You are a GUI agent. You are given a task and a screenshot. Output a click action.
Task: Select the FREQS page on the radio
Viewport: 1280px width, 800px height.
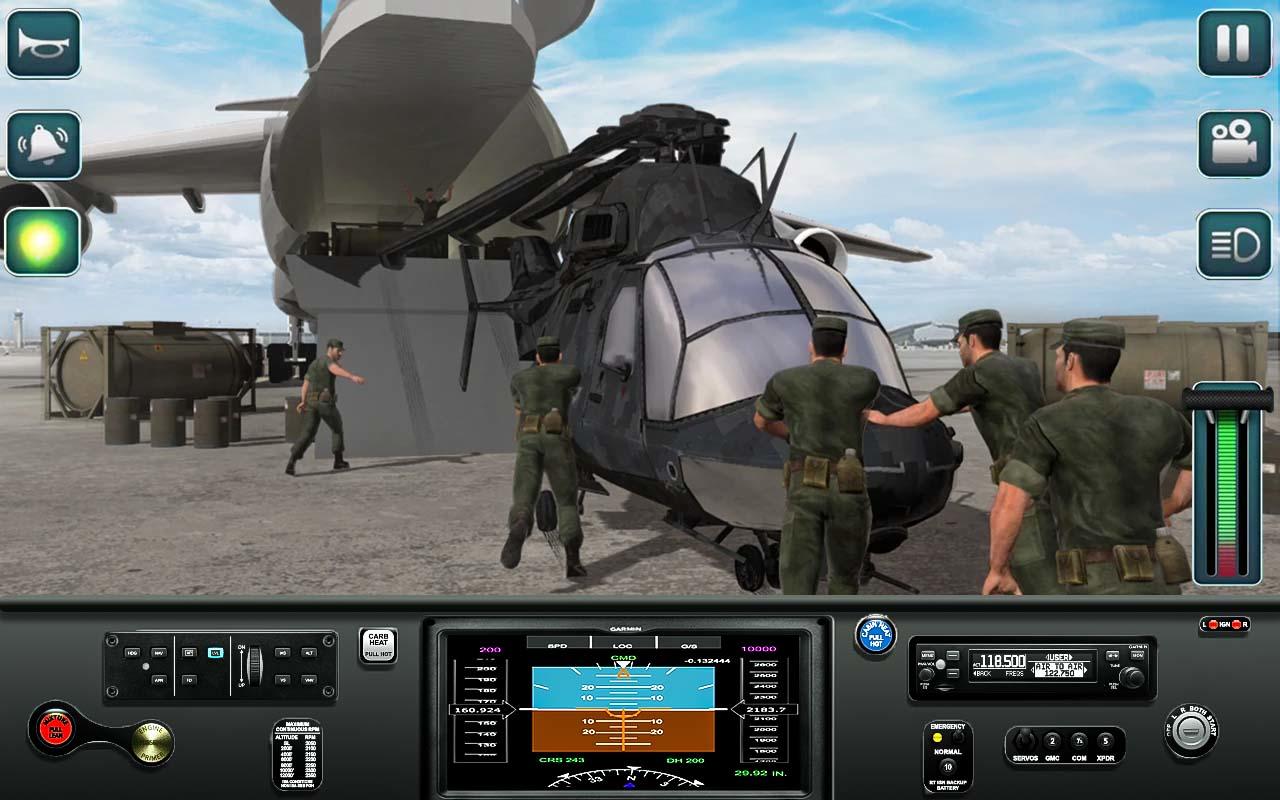tap(1015, 673)
